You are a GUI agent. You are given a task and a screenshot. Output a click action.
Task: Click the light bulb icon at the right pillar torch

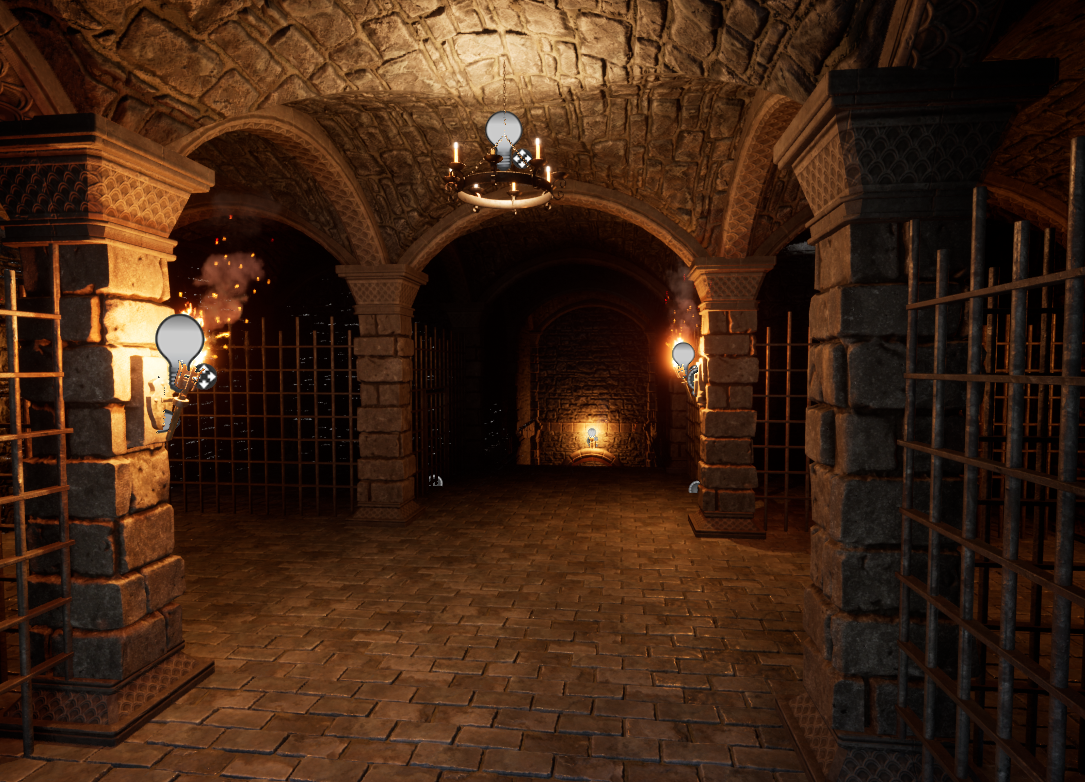point(683,355)
